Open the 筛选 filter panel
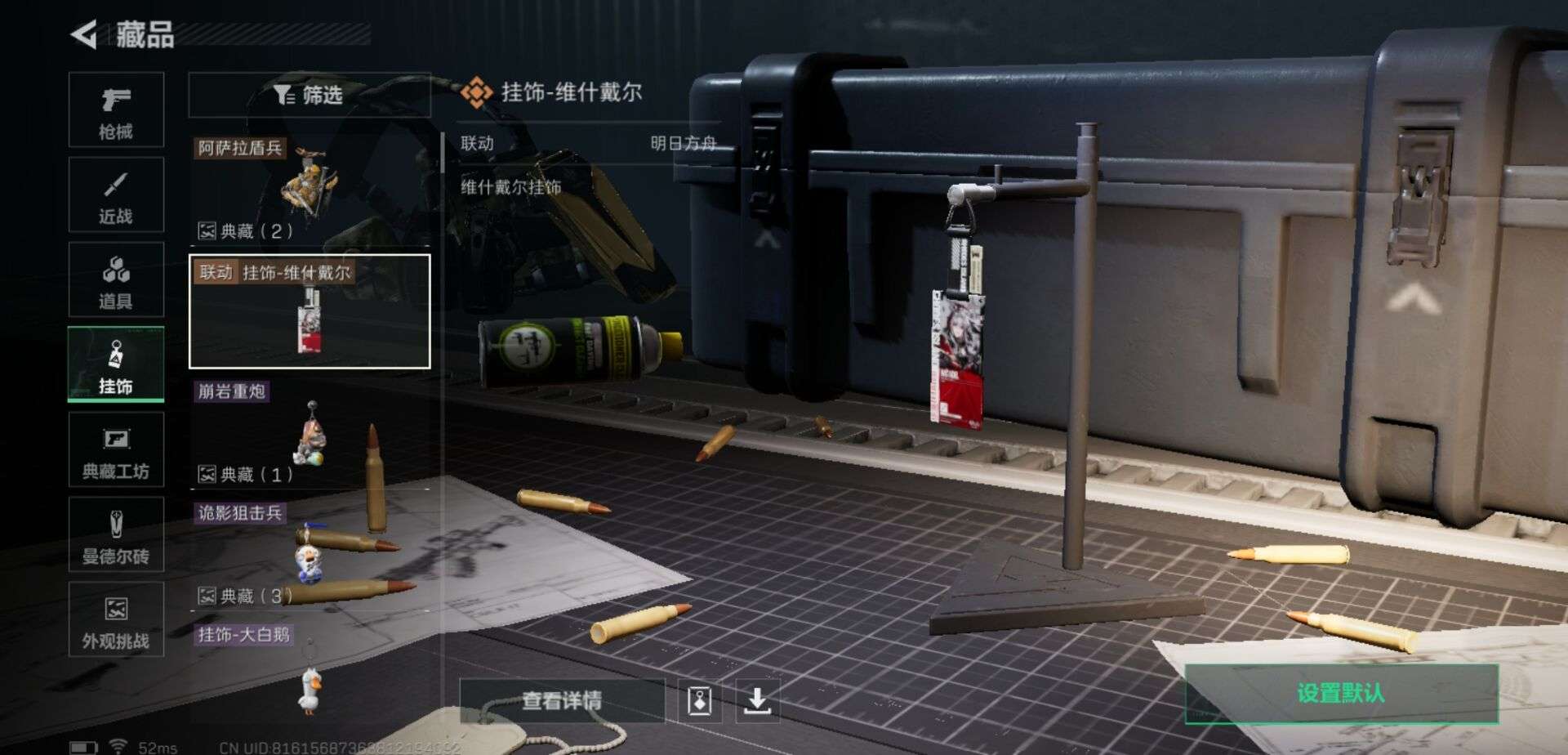The width and height of the screenshot is (1568, 755). 310,96
